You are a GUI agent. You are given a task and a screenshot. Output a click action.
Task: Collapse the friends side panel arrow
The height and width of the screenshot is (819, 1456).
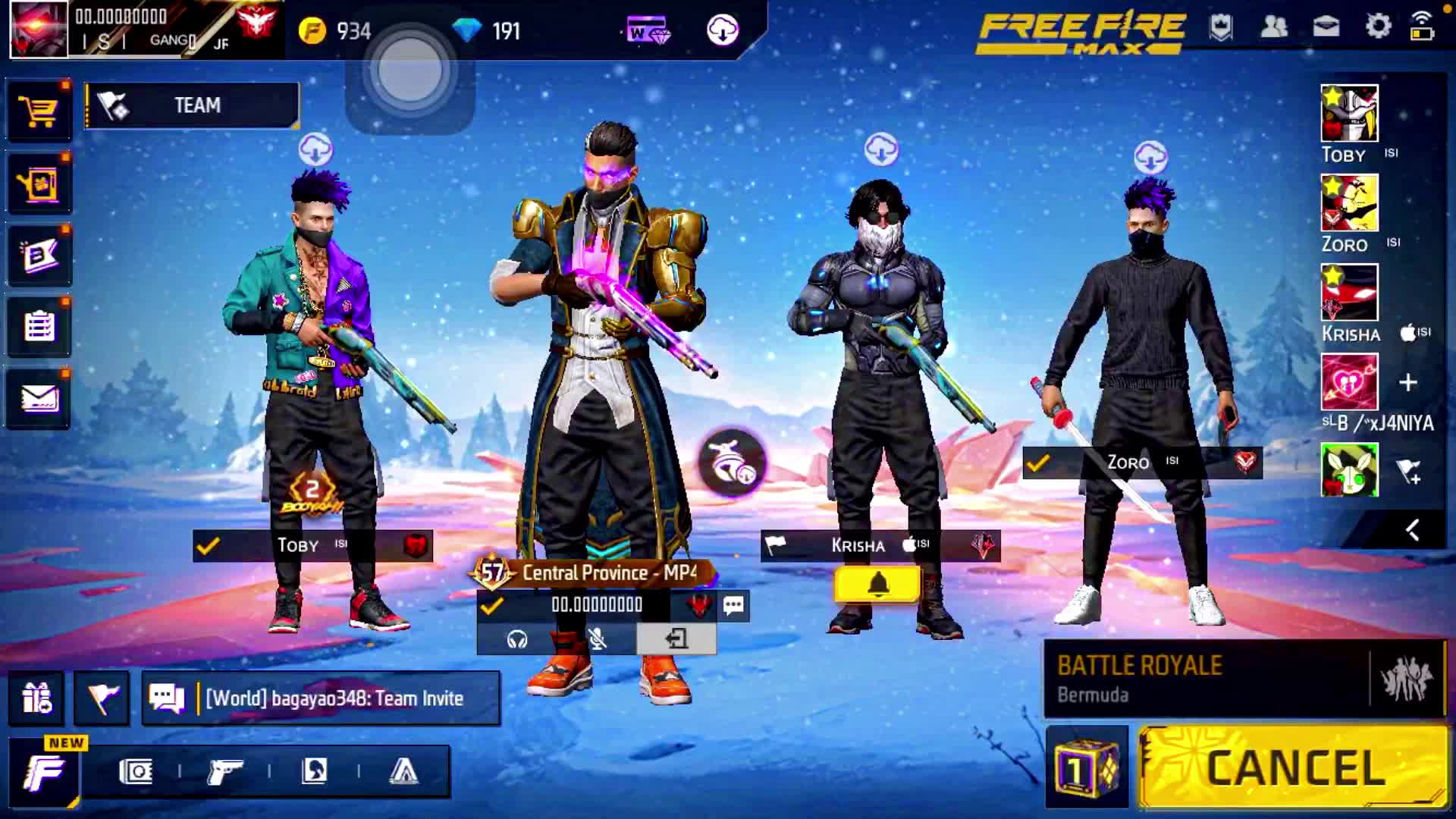point(1411,530)
